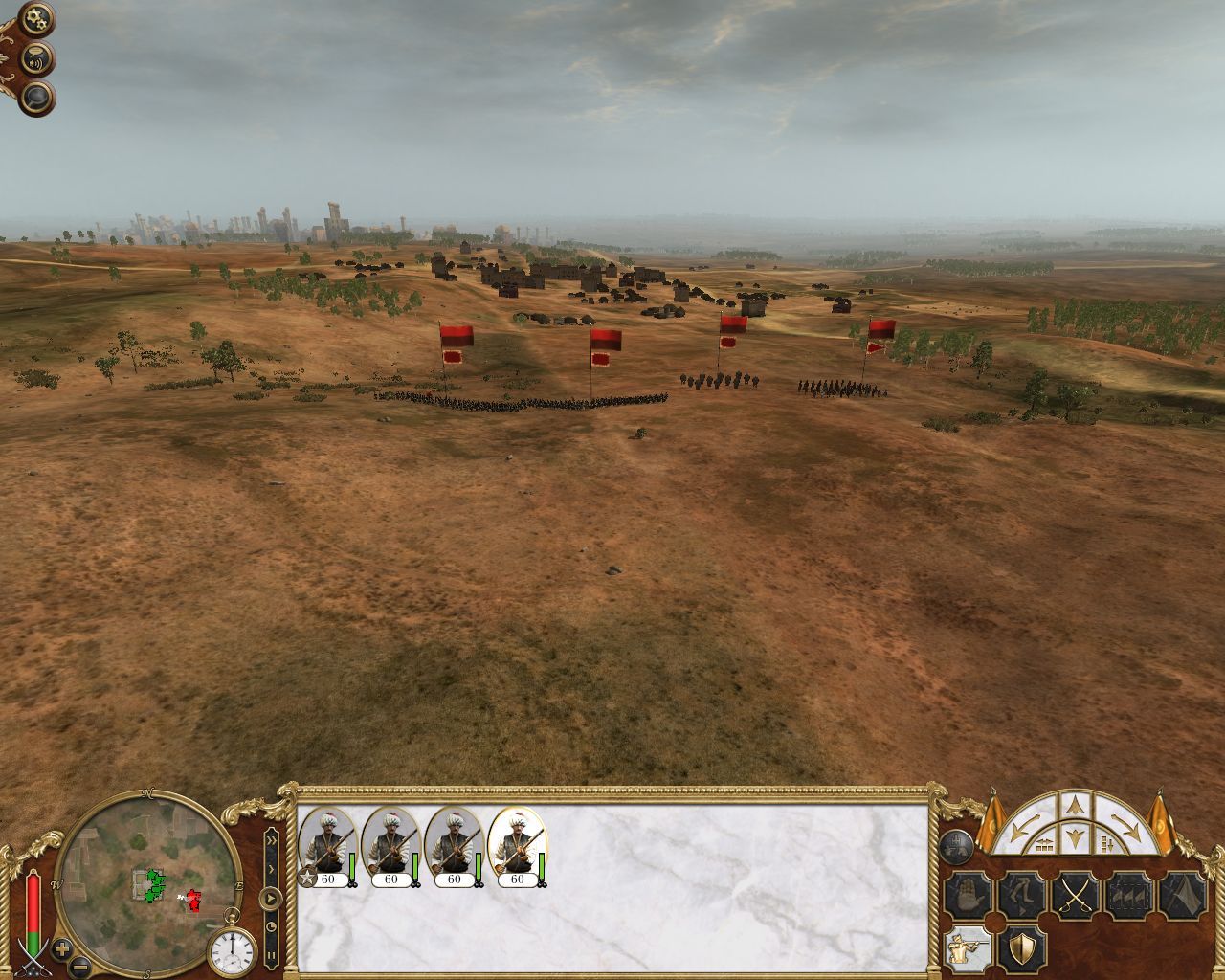Set battle speed to double-arrow fast forward

point(271,841)
